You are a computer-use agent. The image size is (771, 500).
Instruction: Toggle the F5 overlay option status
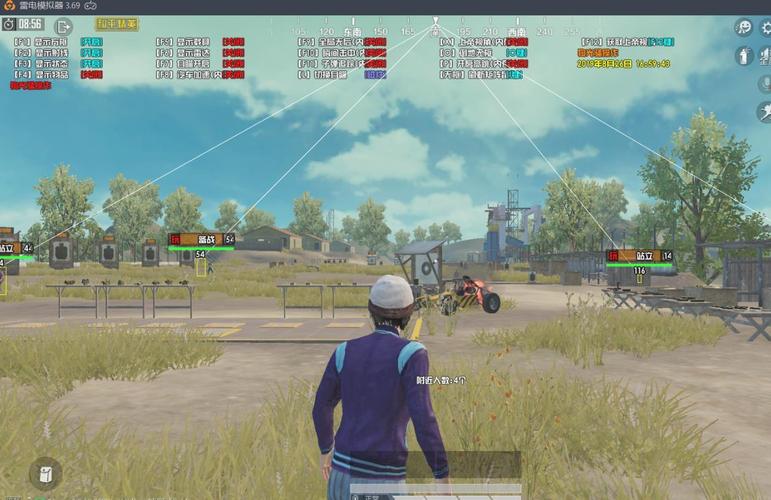point(233,42)
